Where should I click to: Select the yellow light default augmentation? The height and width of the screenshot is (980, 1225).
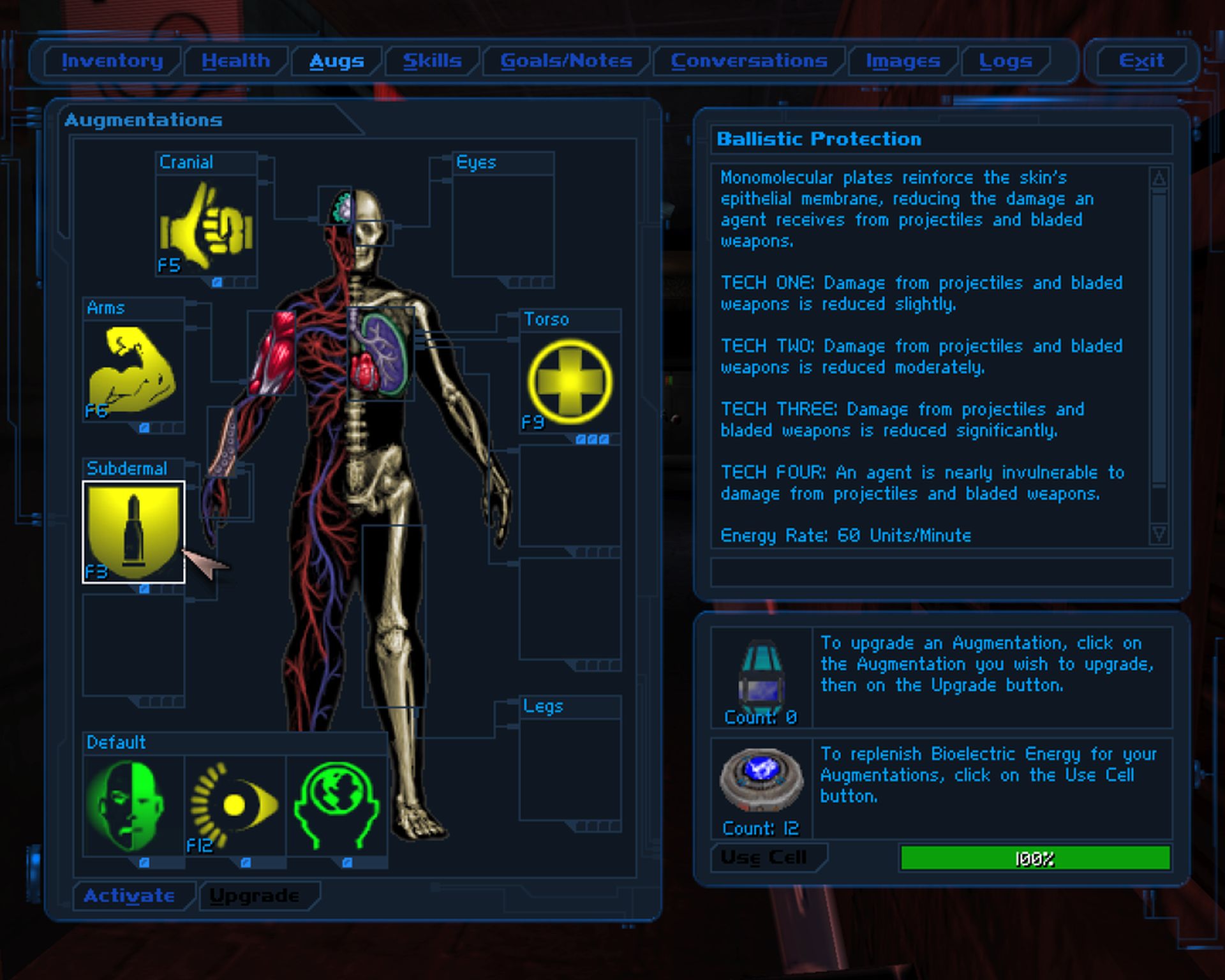click(x=235, y=806)
